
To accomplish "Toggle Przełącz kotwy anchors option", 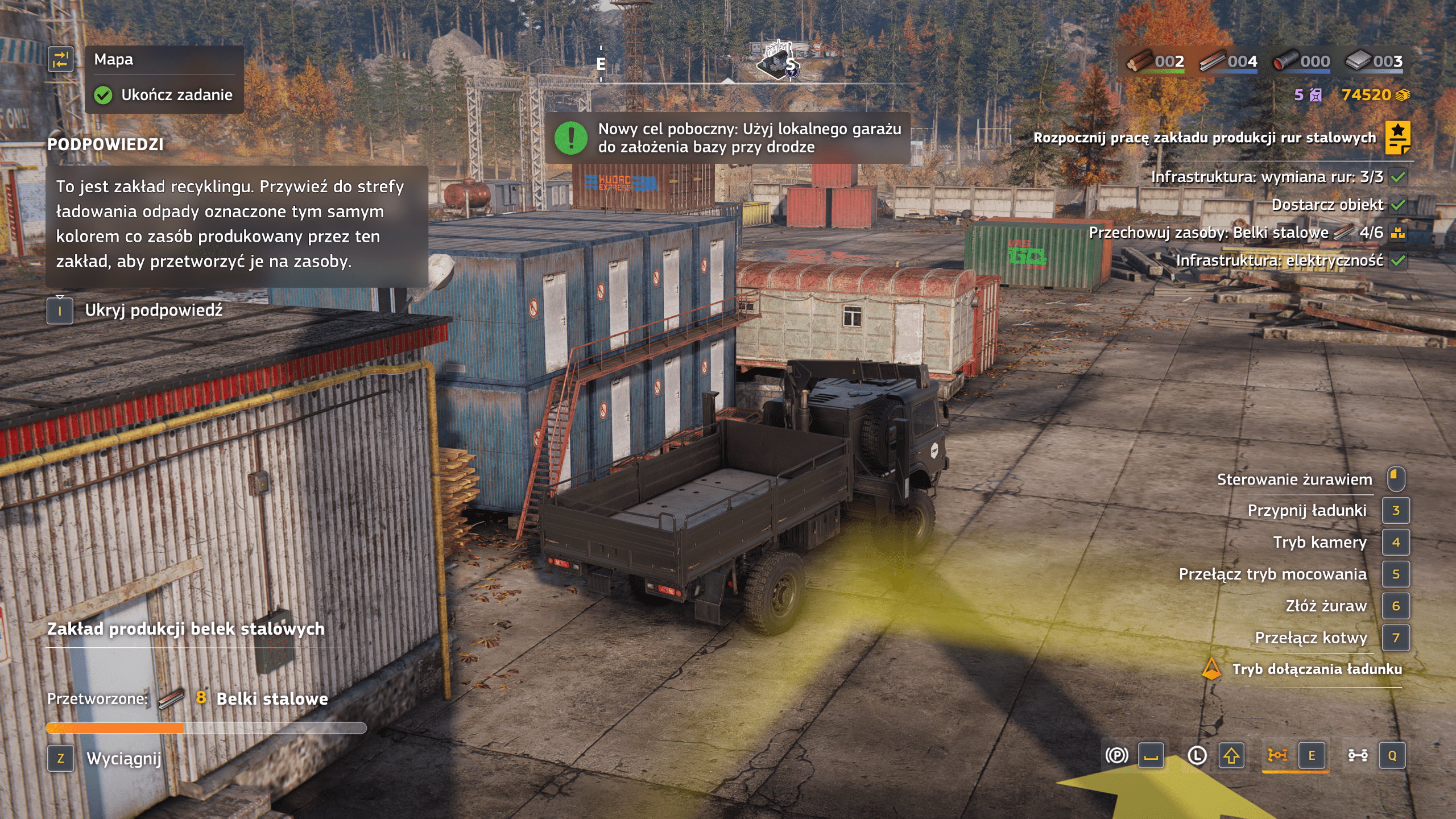I will pos(1310,638).
